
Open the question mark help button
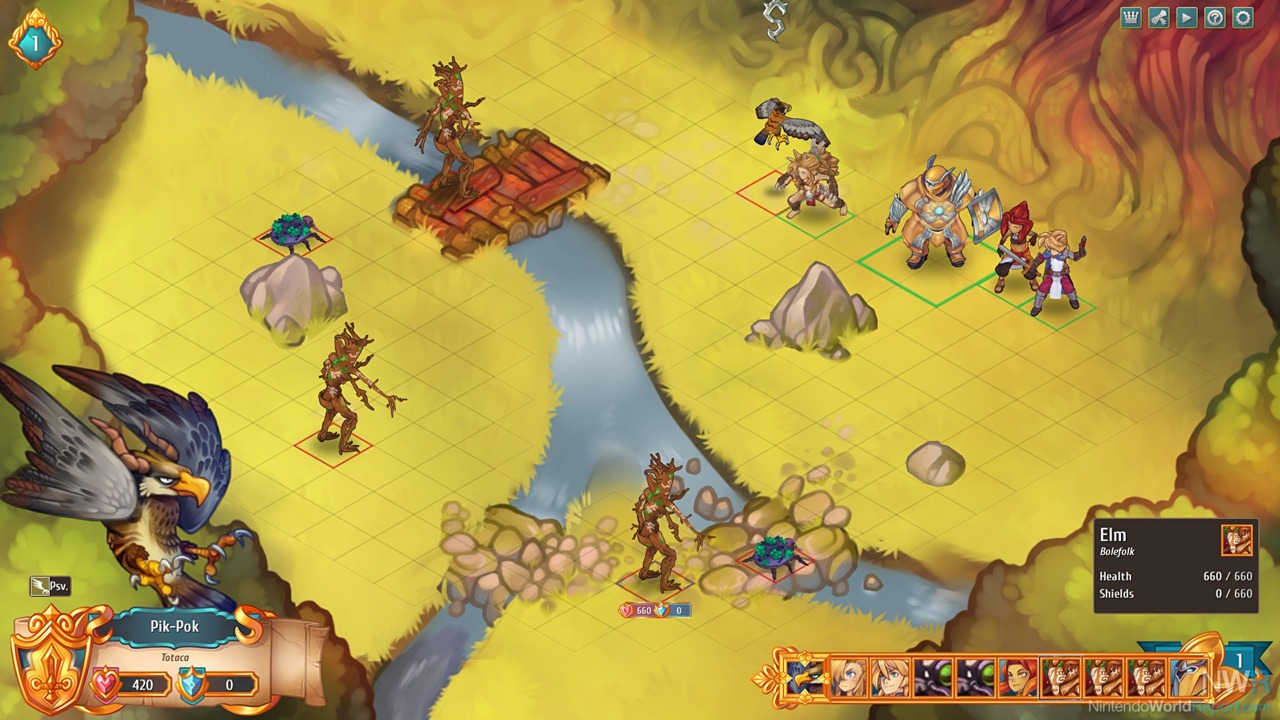(x=1215, y=17)
